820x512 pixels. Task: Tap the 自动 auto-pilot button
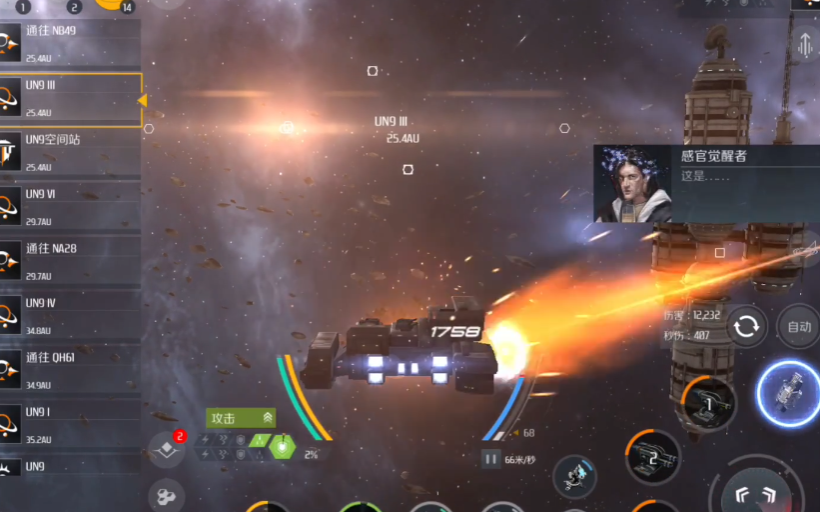point(798,326)
